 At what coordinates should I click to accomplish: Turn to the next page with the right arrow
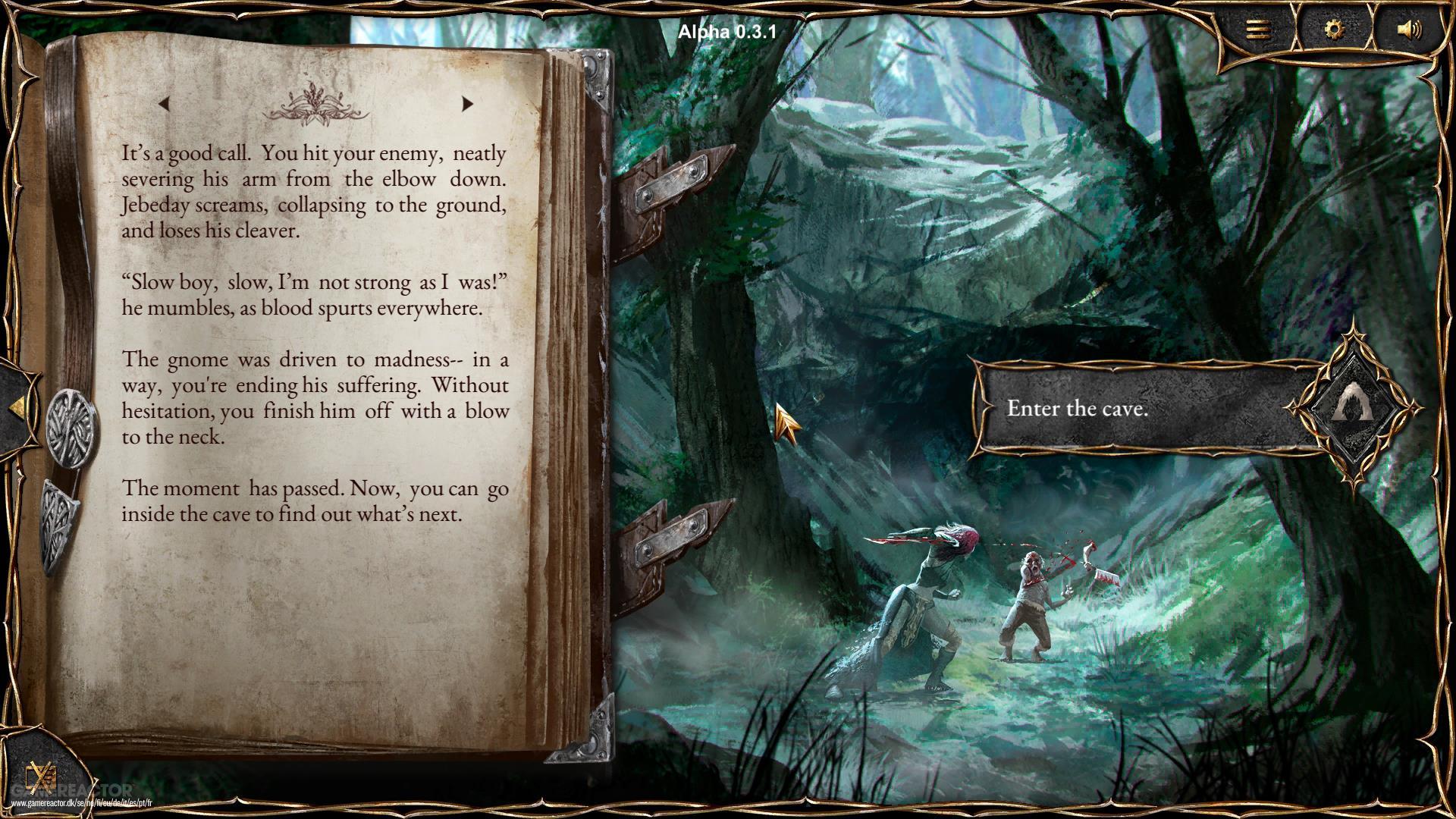point(467,104)
